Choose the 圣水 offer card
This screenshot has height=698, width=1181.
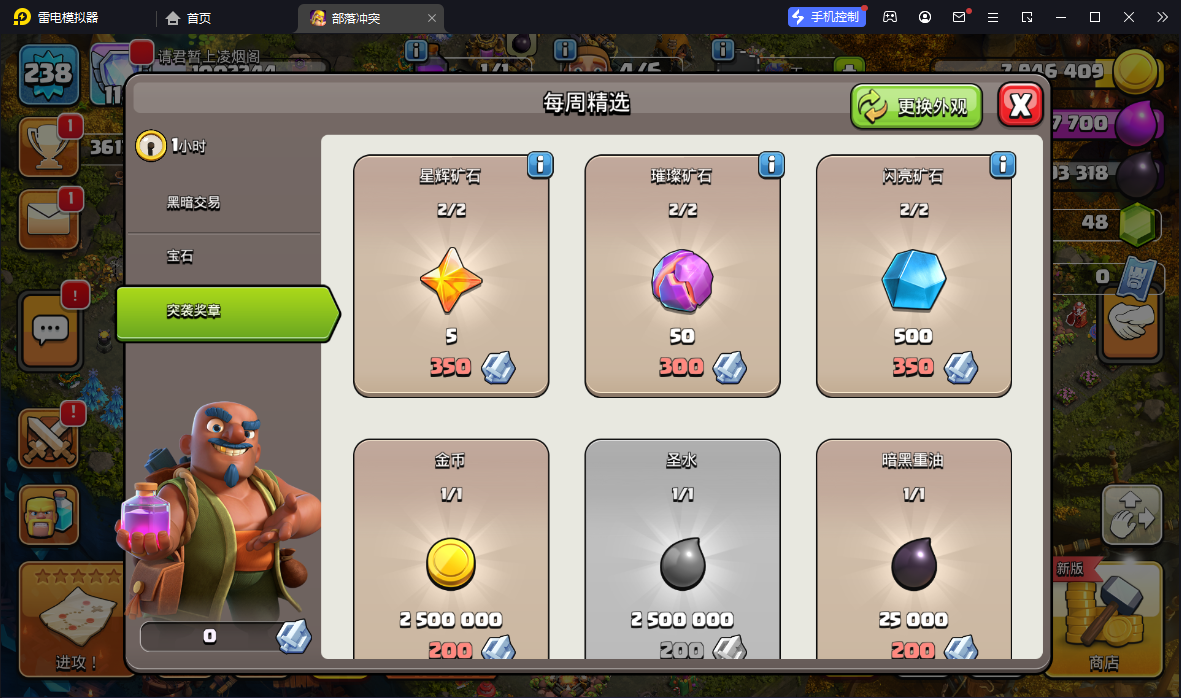point(682,550)
